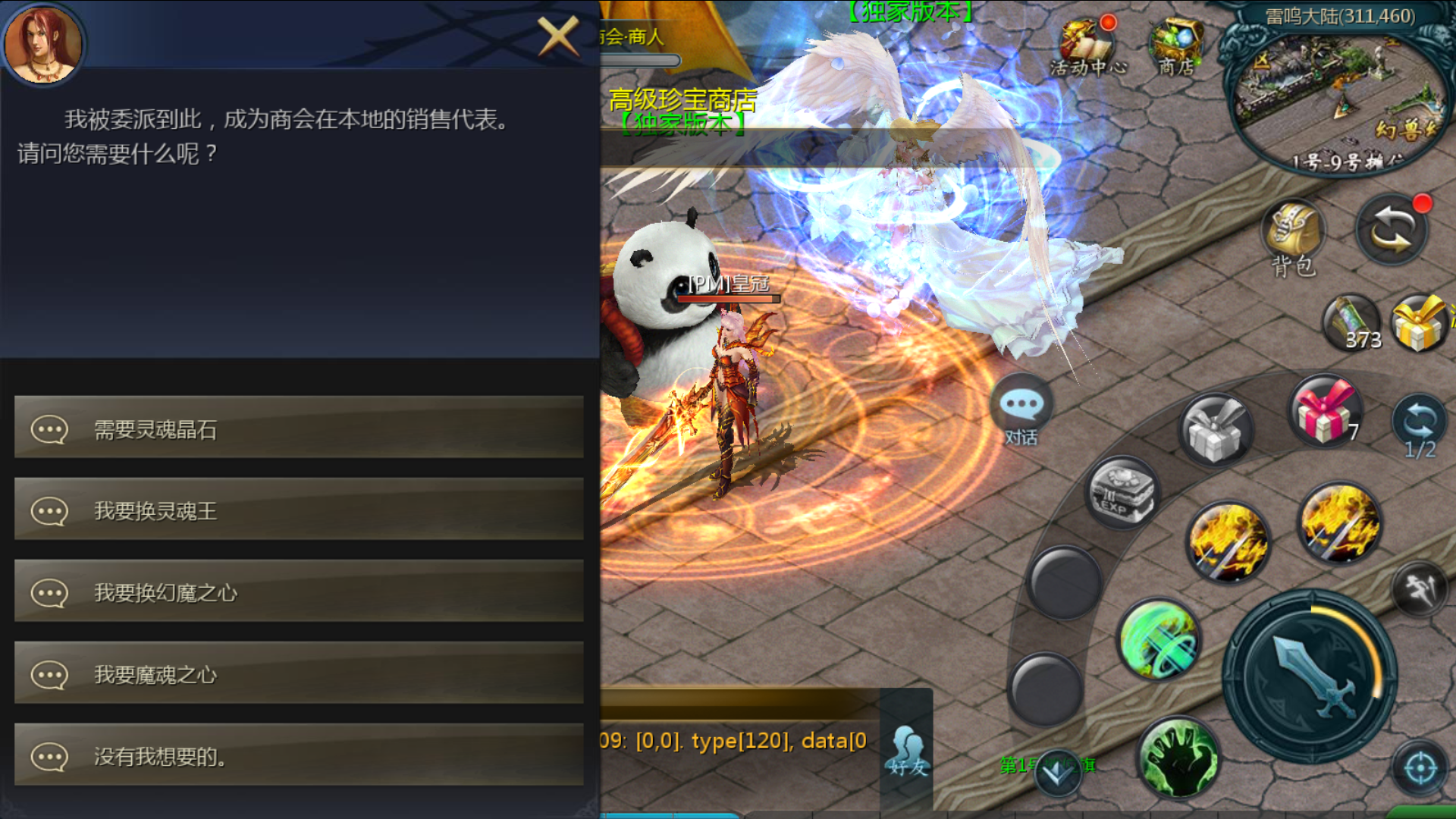Use the sword basic attack button
This screenshot has height=819, width=1456.
1310,676
